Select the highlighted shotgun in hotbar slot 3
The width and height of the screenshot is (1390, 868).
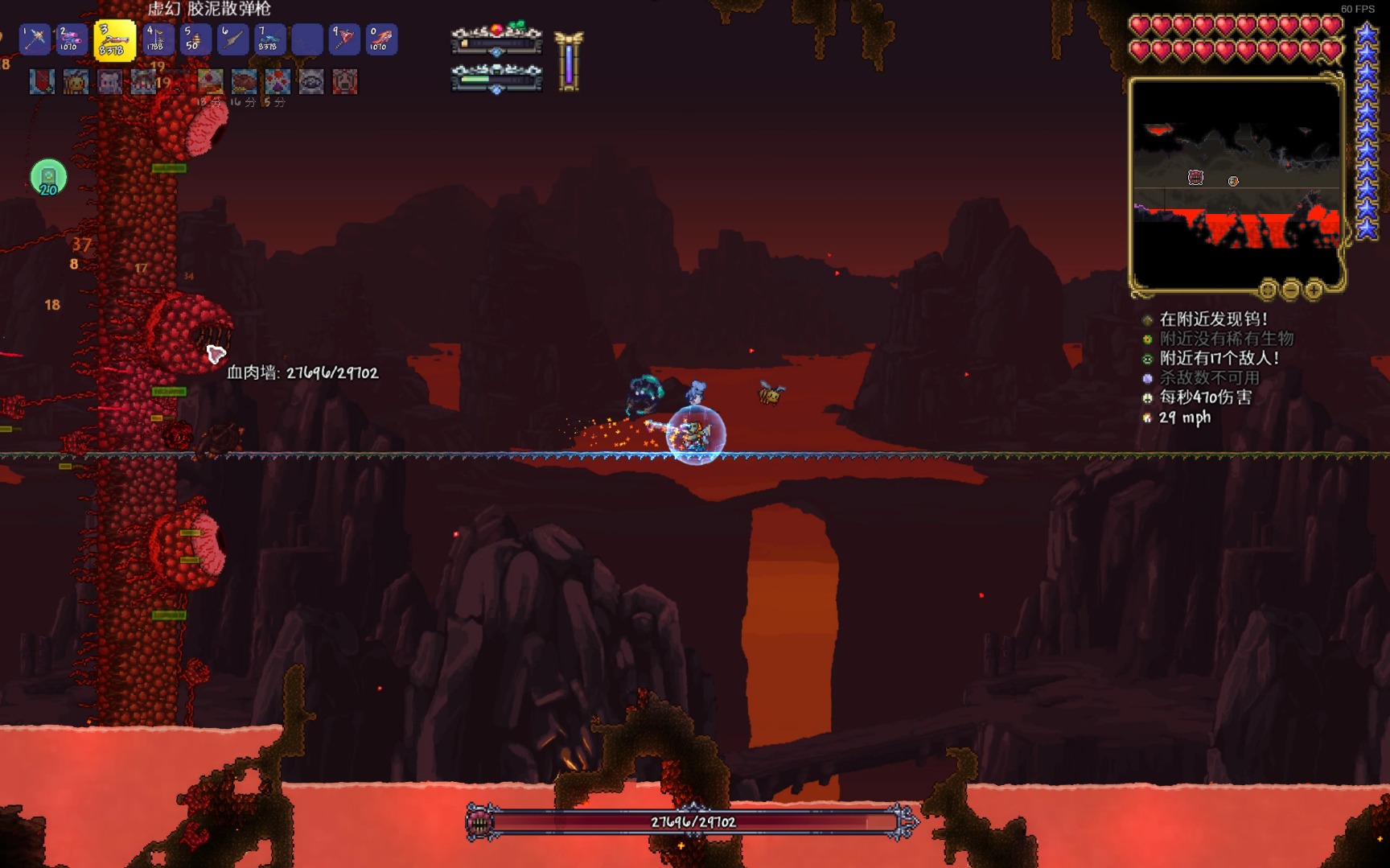(x=113, y=40)
